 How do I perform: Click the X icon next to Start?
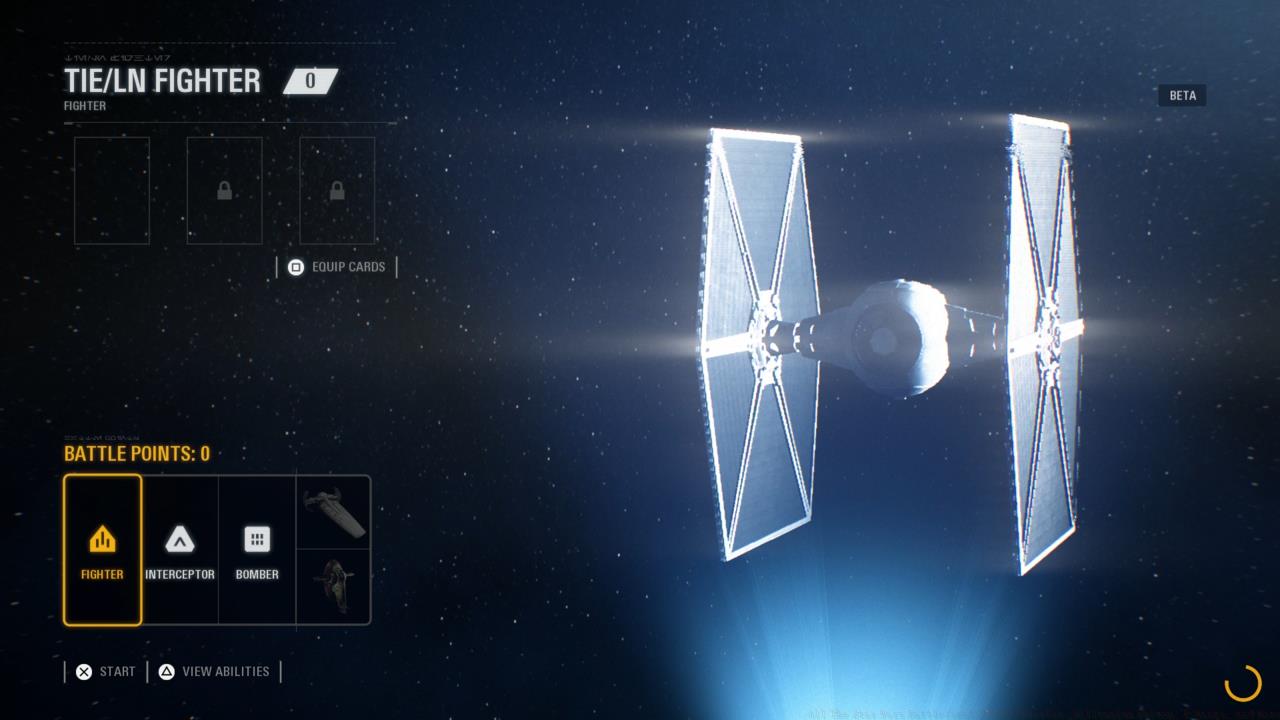coord(85,671)
